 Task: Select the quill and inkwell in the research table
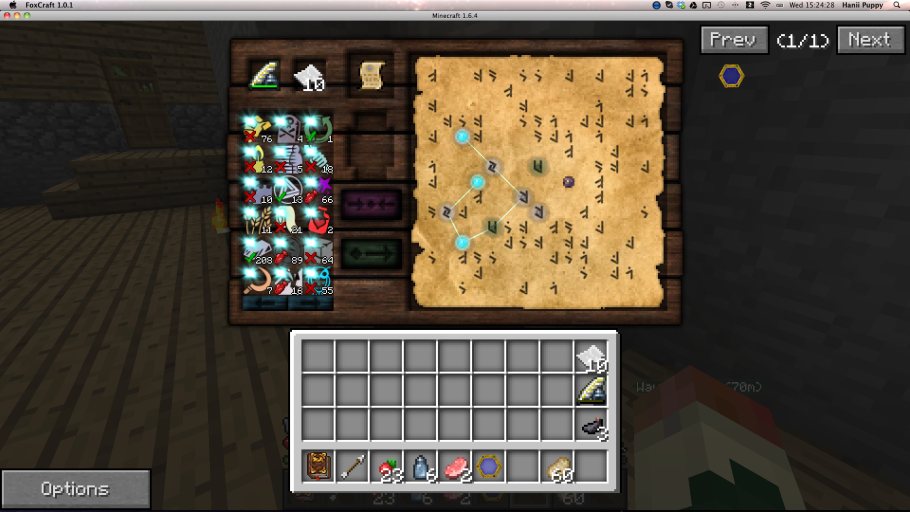click(x=264, y=75)
